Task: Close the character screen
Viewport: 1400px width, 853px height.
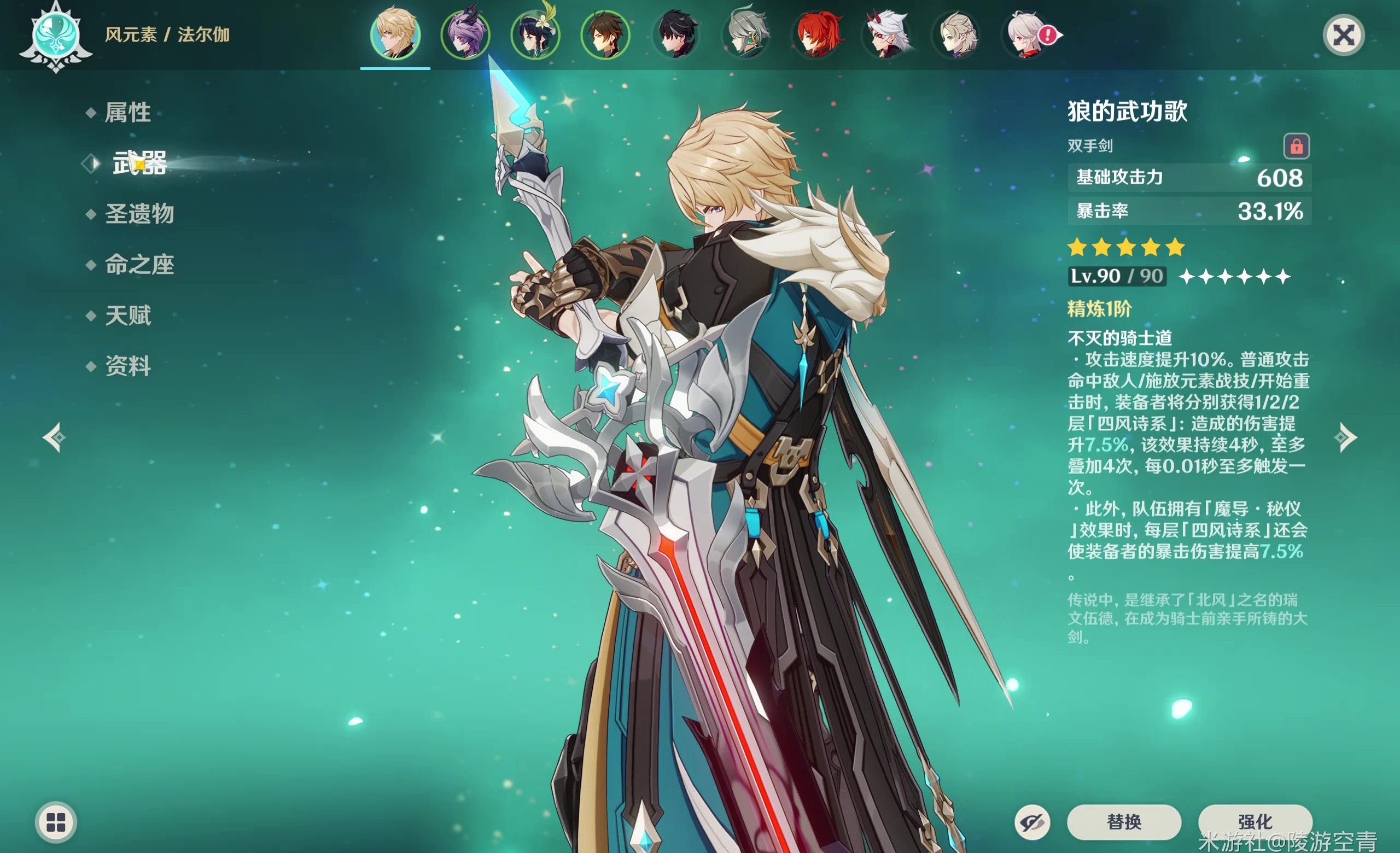Action: [x=1344, y=35]
